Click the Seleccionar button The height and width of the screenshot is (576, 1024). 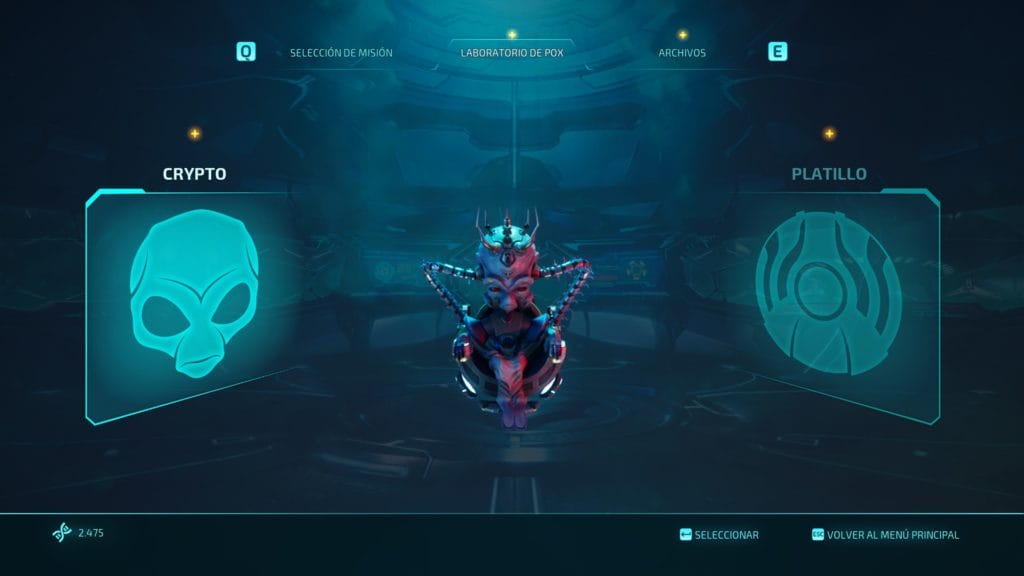[719, 535]
